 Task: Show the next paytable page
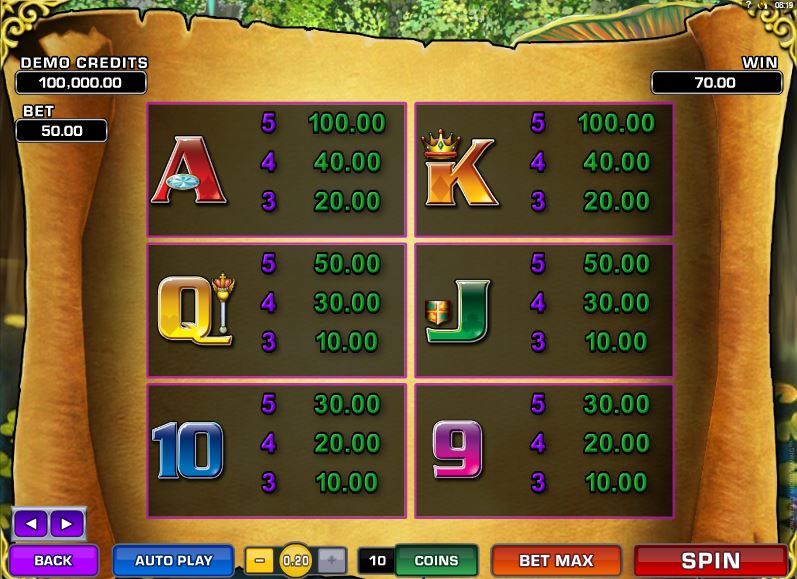coord(66,523)
